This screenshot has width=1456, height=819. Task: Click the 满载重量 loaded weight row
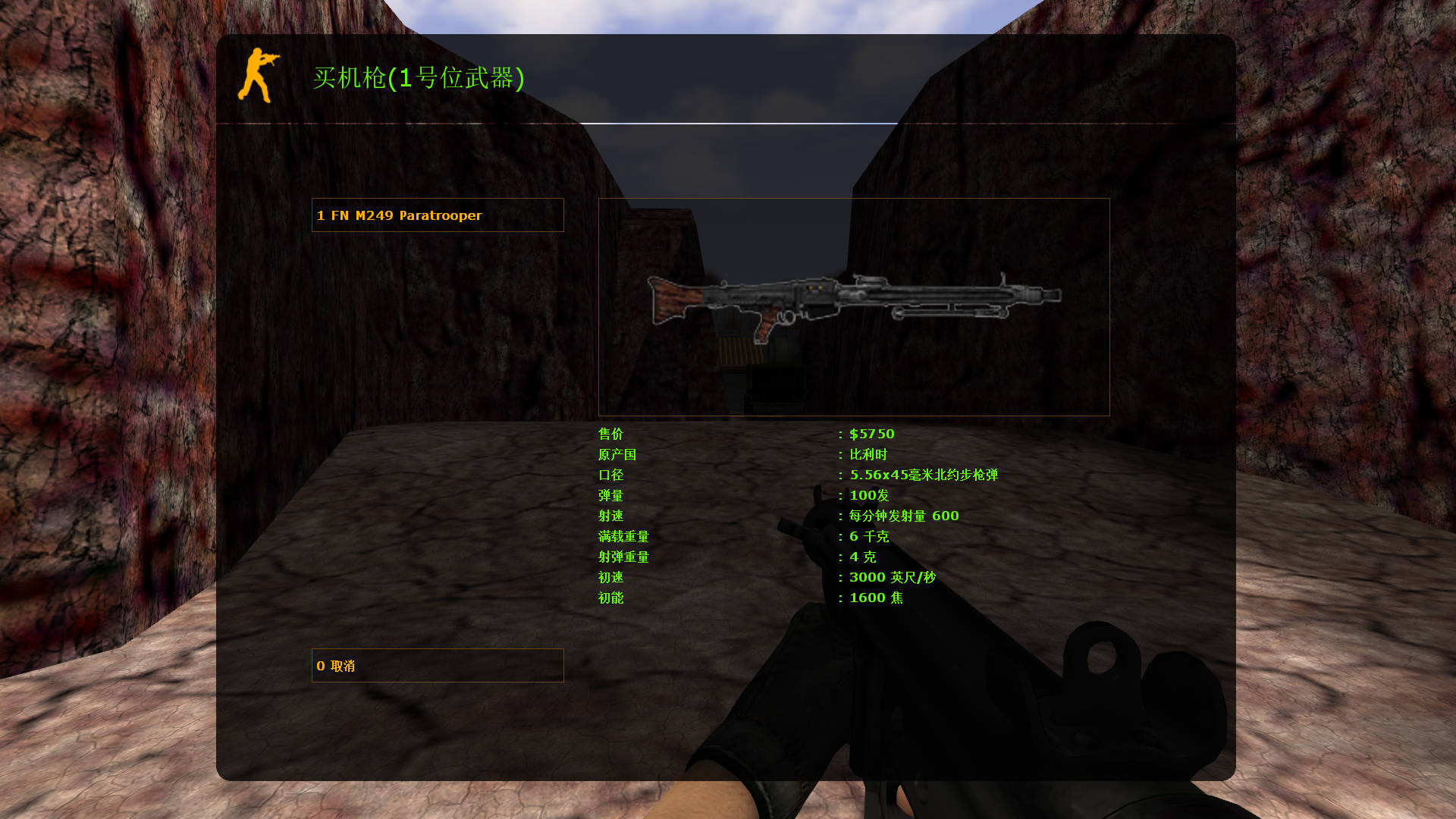tap(622, 536)
